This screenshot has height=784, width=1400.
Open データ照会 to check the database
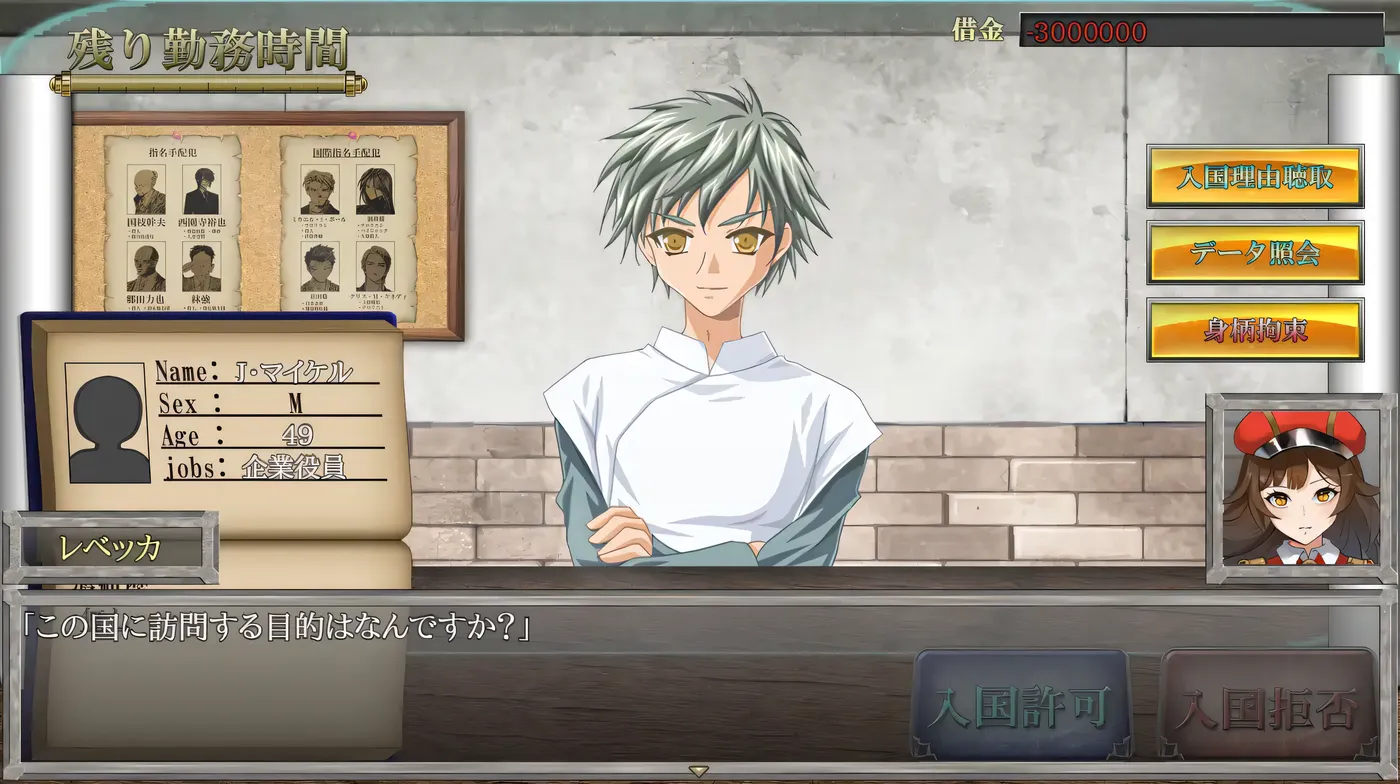(1256, 251)
